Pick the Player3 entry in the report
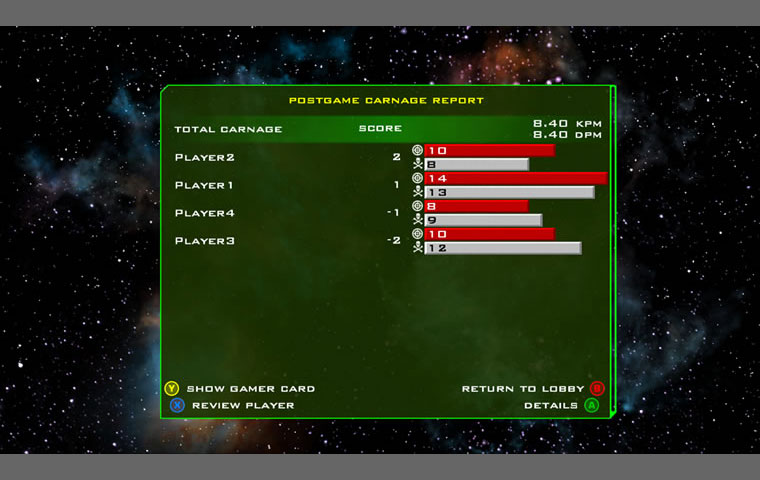This screenshot has width=760, height=480. [206, 241]
